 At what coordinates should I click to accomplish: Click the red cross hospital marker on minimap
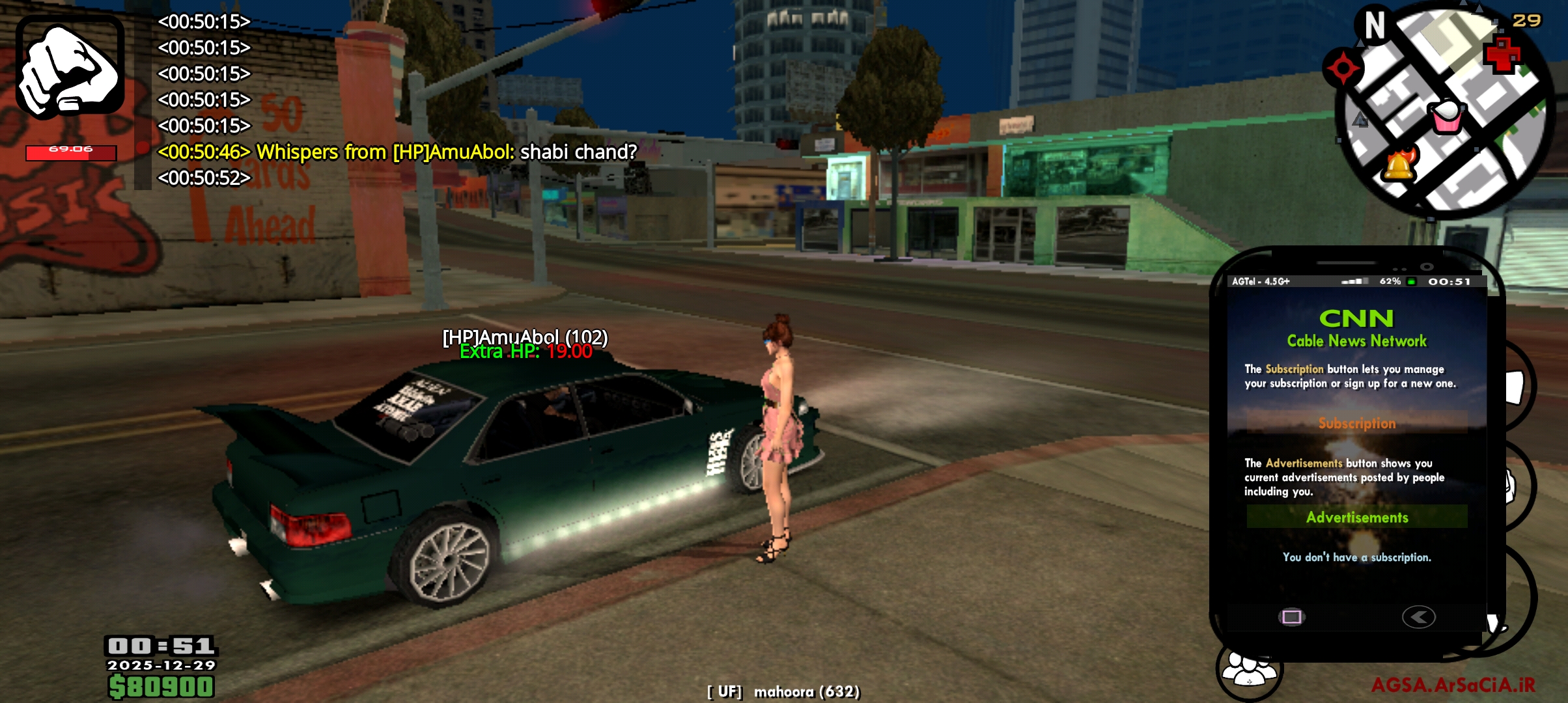pyautogui.click(x=1501, y=56)
